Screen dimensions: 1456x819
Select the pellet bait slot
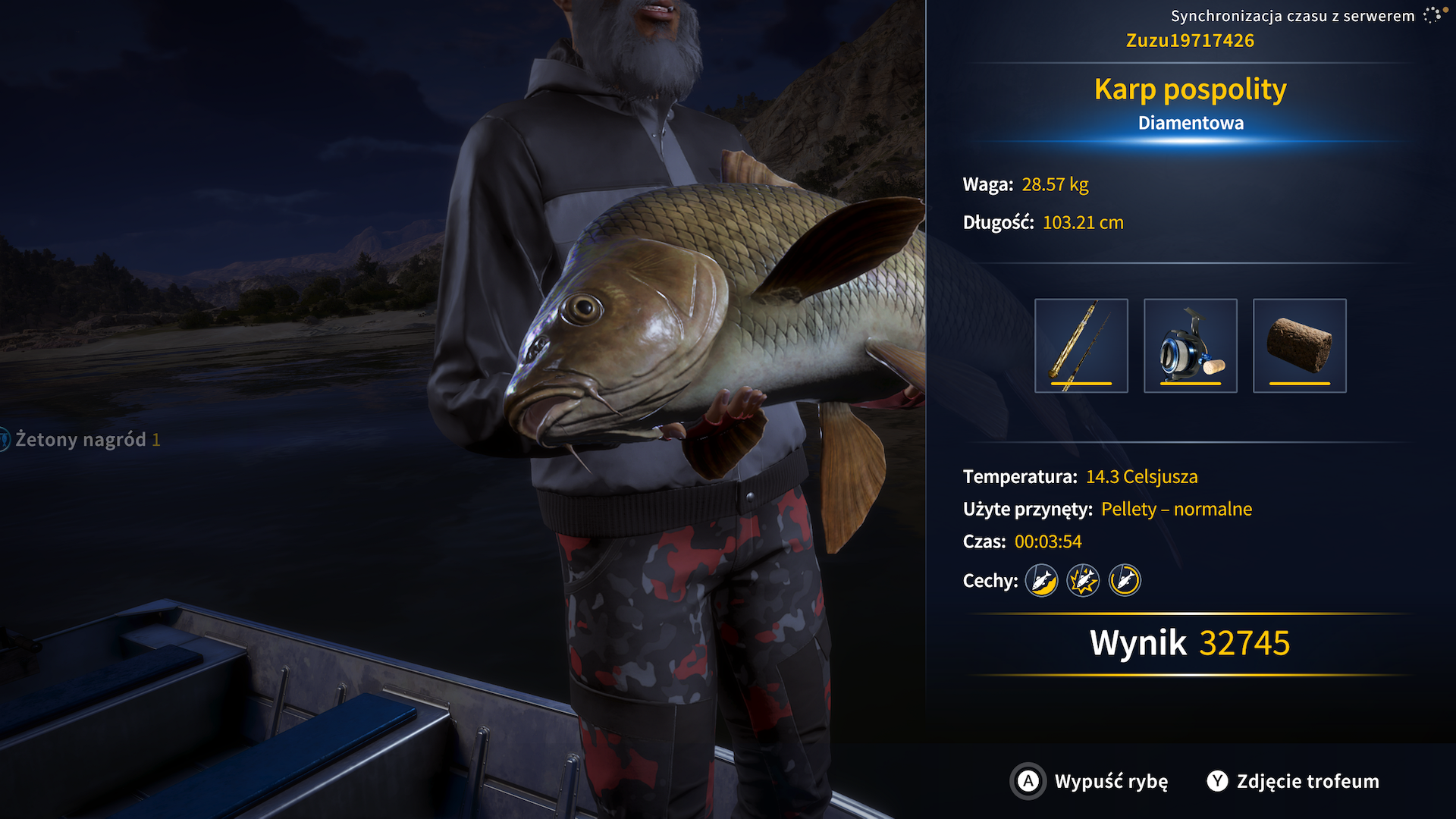tap(1299, 346)
